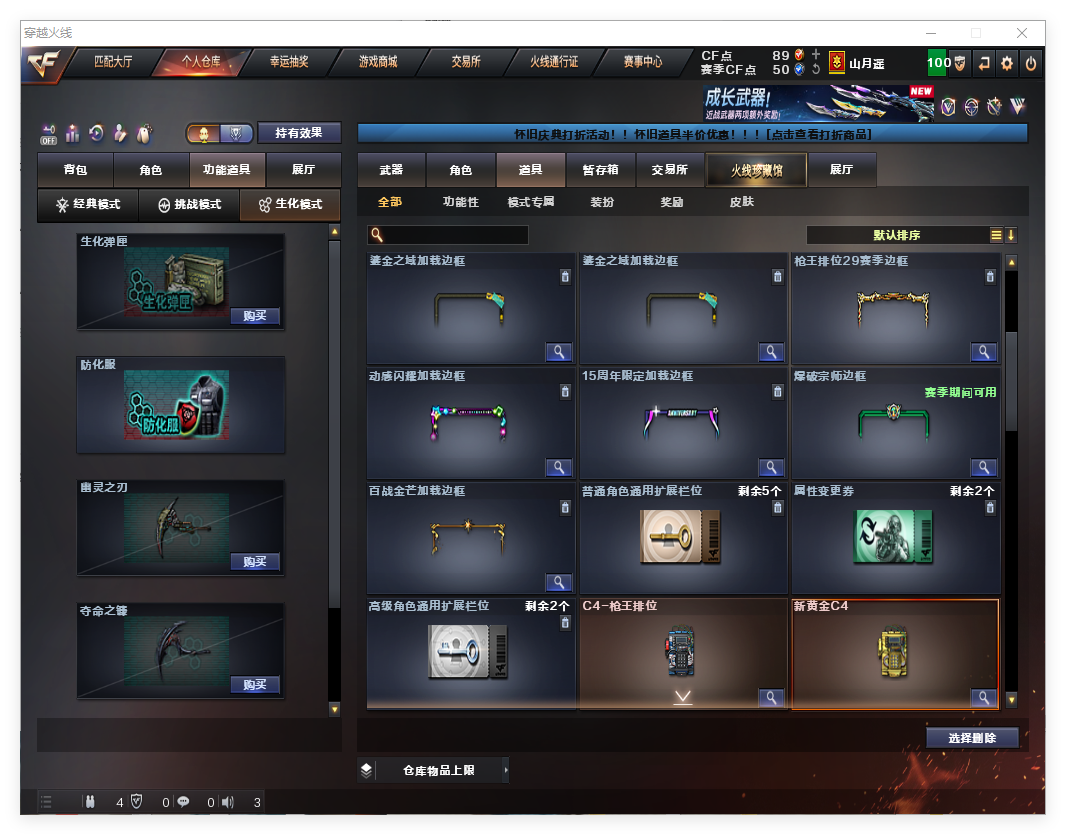Viewport: 1066px width, 835px height.
Task: Switch to the 武器 weapons tab
Action: coord(391,170)
